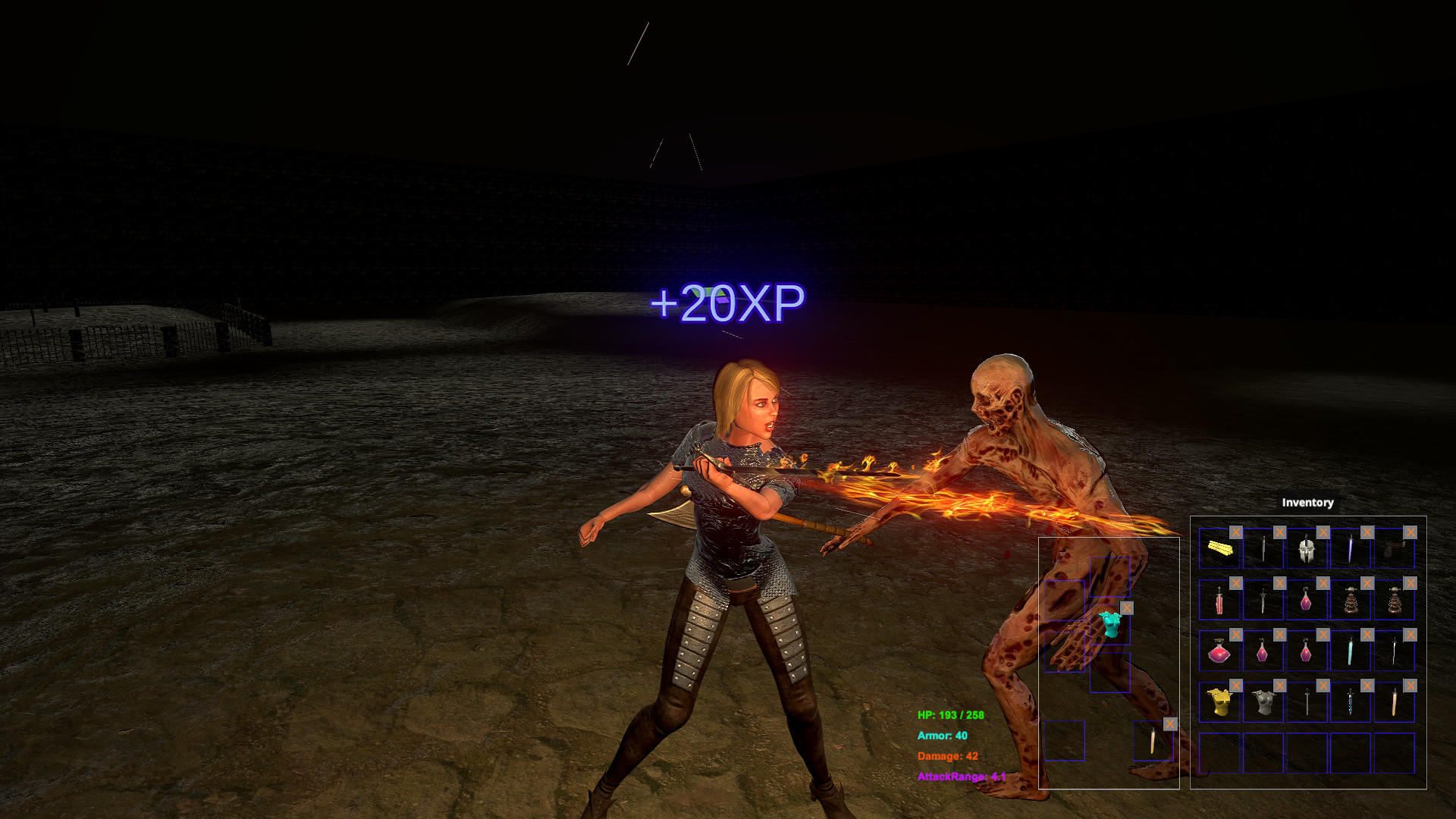The image size is (1456, 819).
Task: Remove the candle item with its X button
Action: (x=1170, y=723)
